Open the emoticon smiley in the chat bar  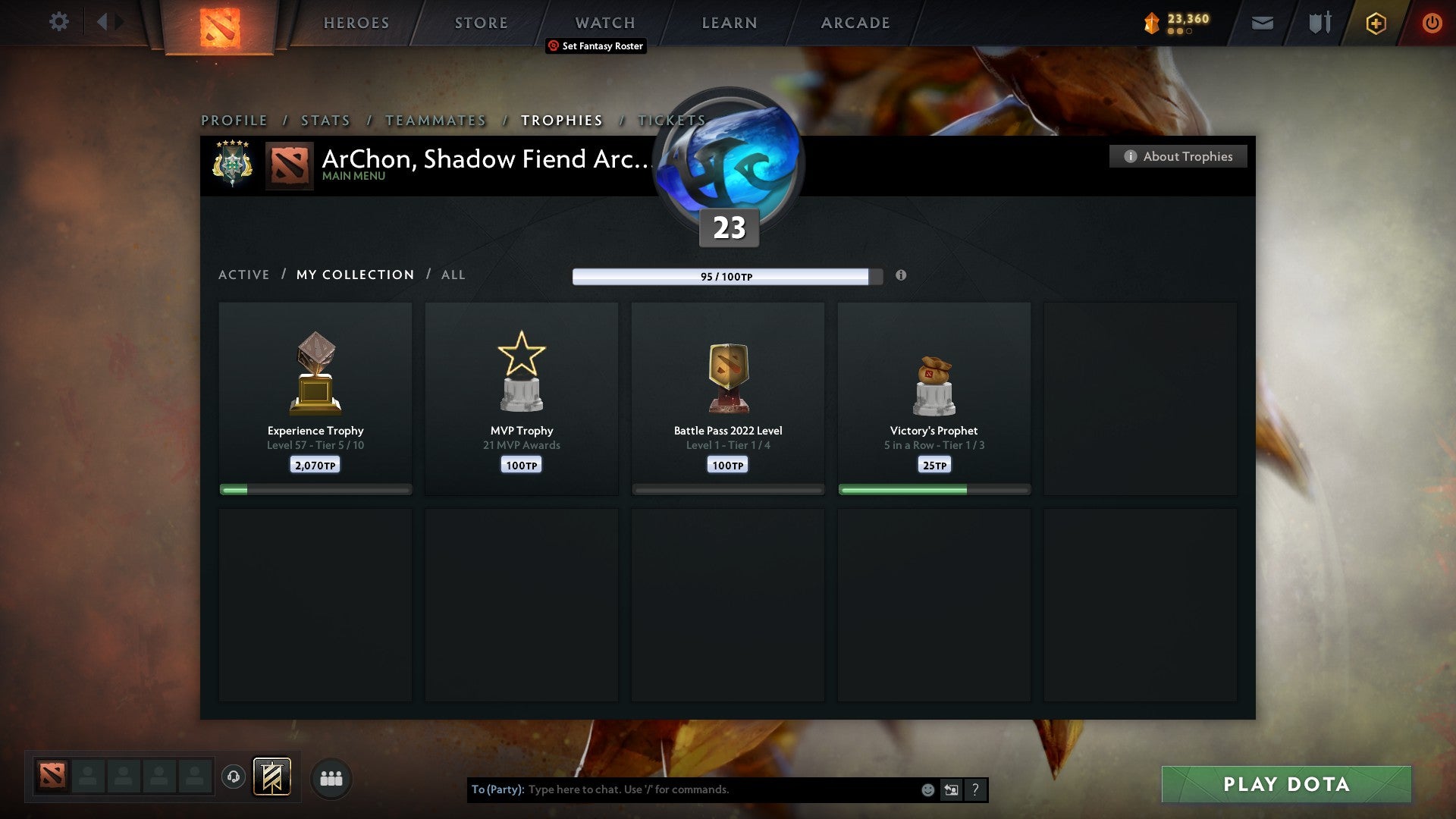(x=927, y=789)
